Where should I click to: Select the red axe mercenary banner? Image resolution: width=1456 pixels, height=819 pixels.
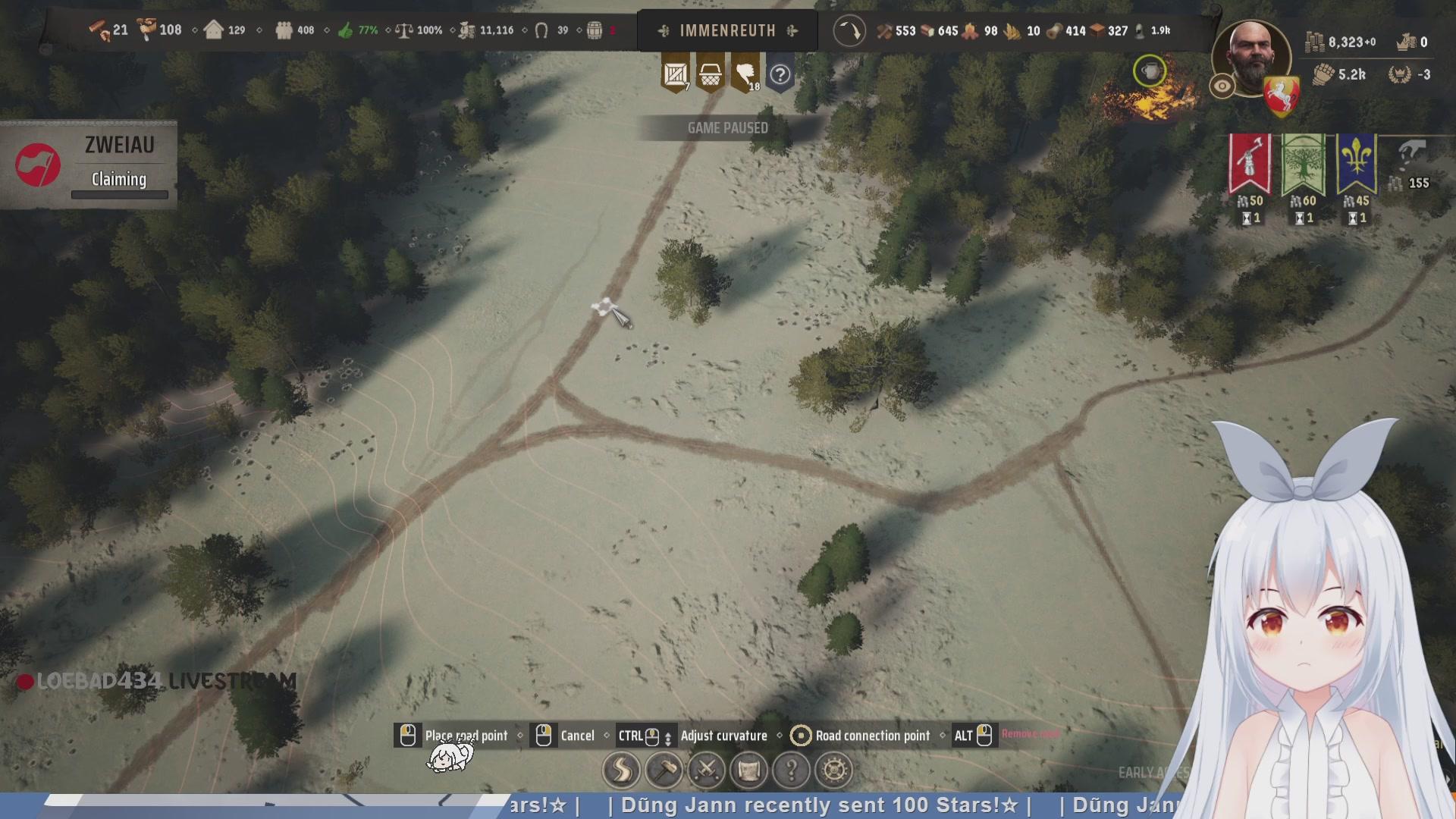click(x=1250, y=163)
